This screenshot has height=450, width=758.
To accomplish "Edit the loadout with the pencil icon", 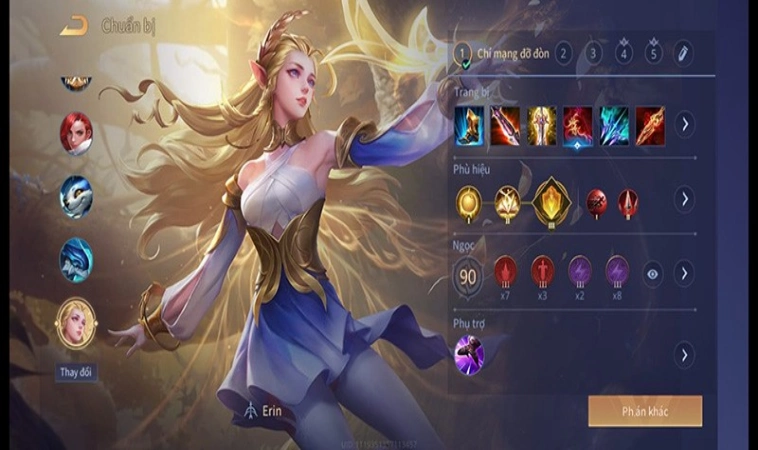I will pos(683,53).
